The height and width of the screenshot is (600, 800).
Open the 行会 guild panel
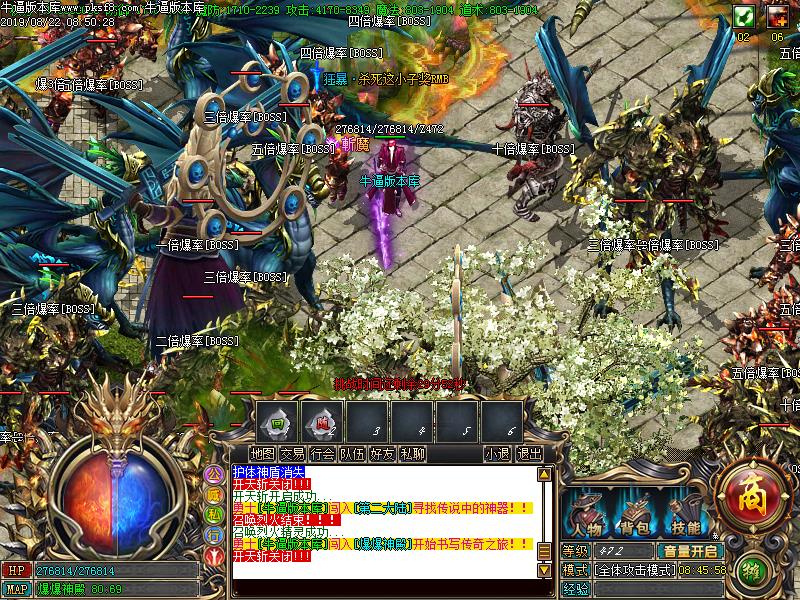tap(322, 453)
